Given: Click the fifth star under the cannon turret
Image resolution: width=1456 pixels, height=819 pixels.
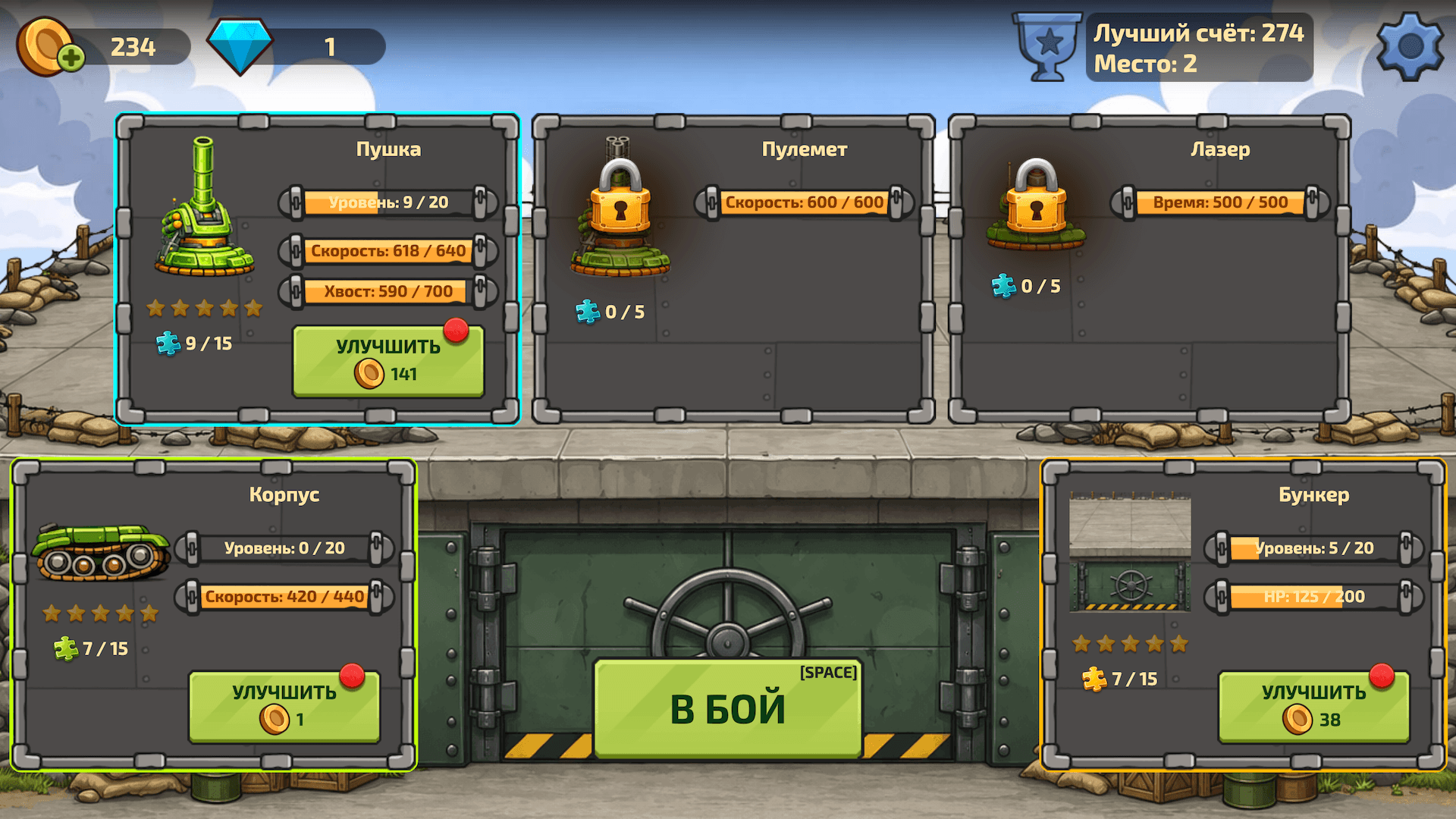Looking at the screenshot, I should pyautogui.click(x=253, y=307).
